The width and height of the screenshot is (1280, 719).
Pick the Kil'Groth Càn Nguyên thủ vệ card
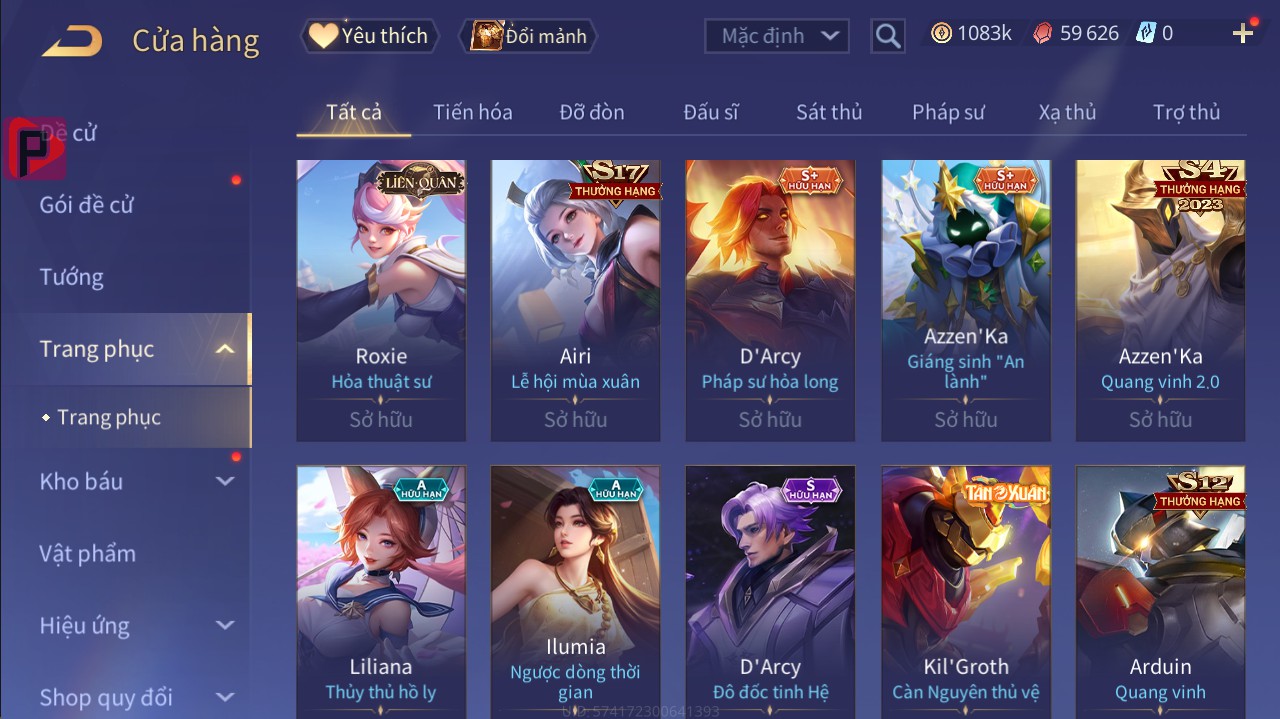(966, 592)
